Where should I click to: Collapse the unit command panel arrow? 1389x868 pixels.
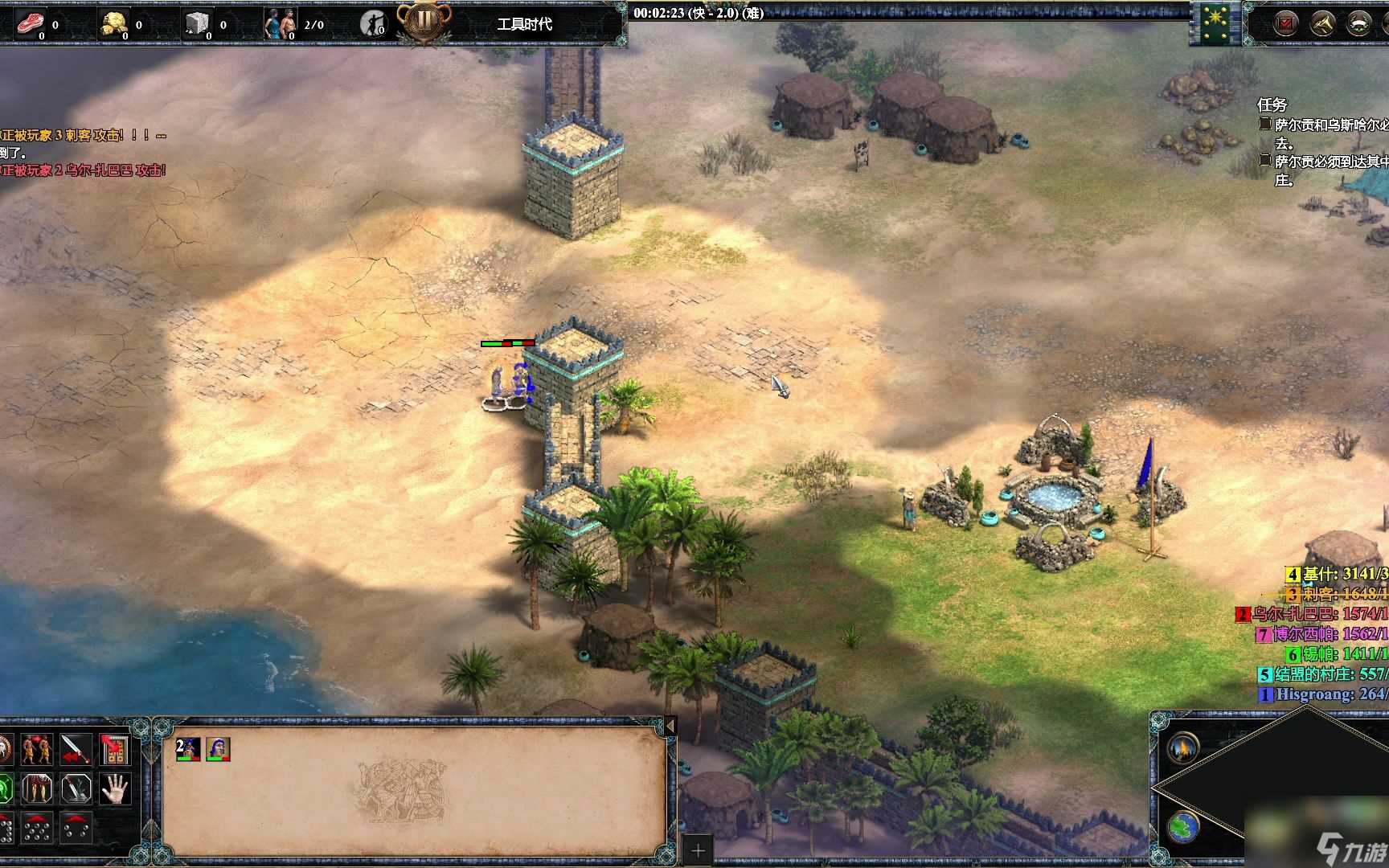[670, 724]
